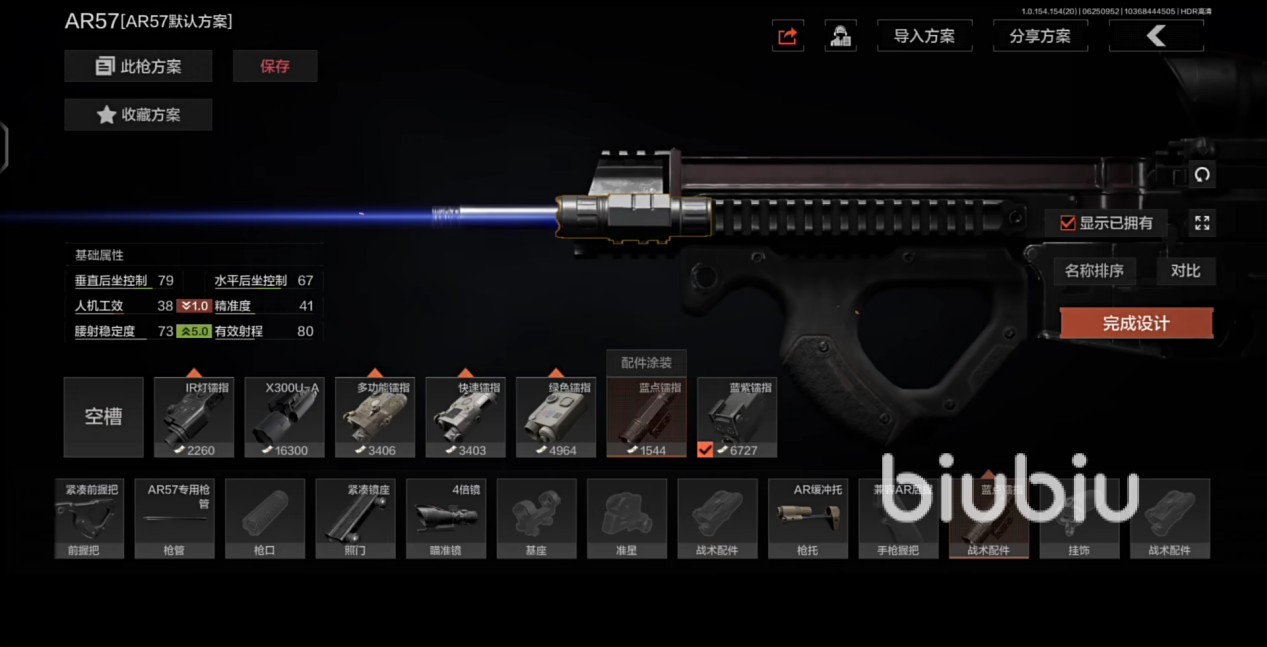Screen dimensions: 1267x647
Task: Choose the X300U-A attachment
Action: 285,418
